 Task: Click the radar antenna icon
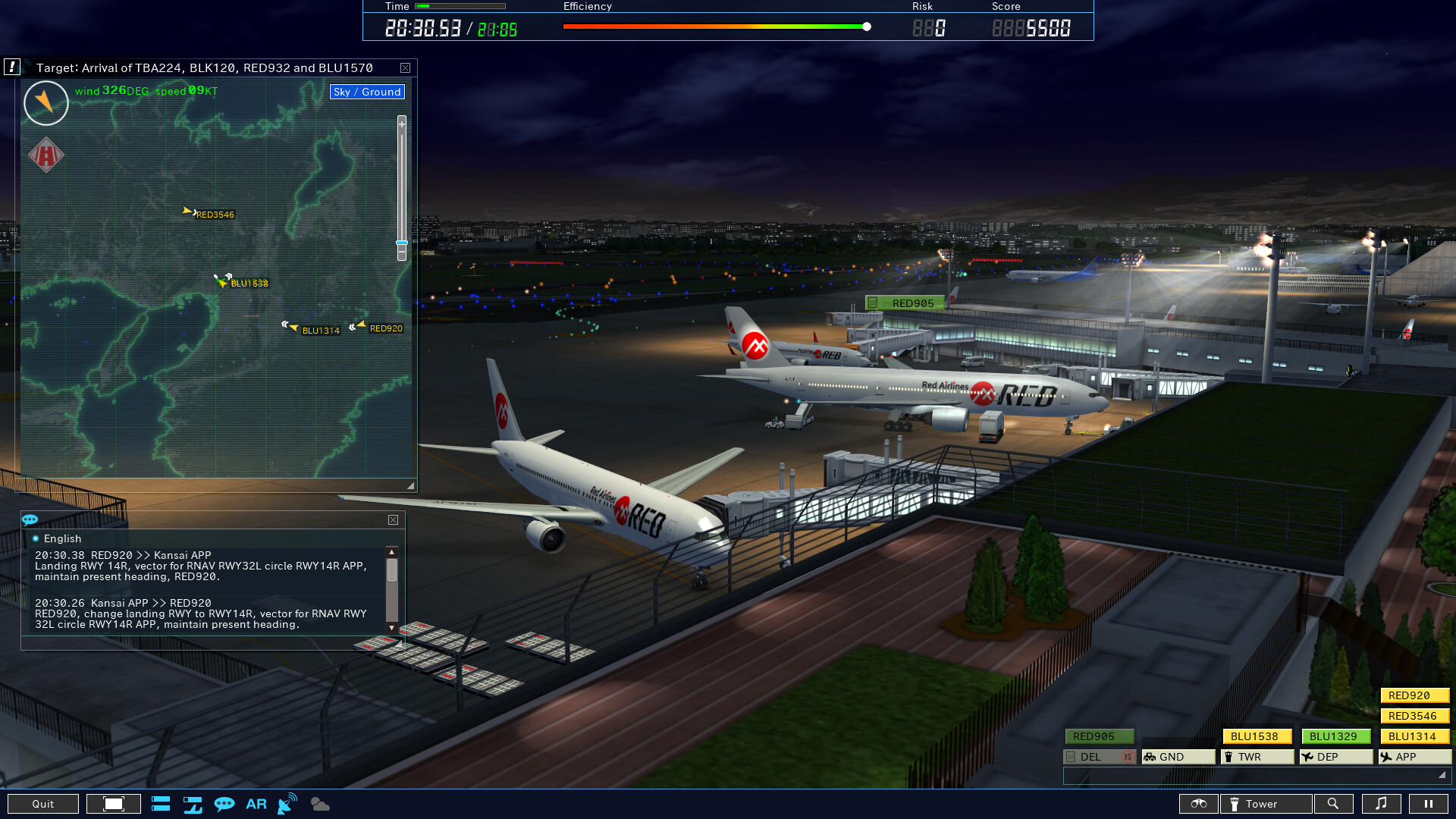286,804
